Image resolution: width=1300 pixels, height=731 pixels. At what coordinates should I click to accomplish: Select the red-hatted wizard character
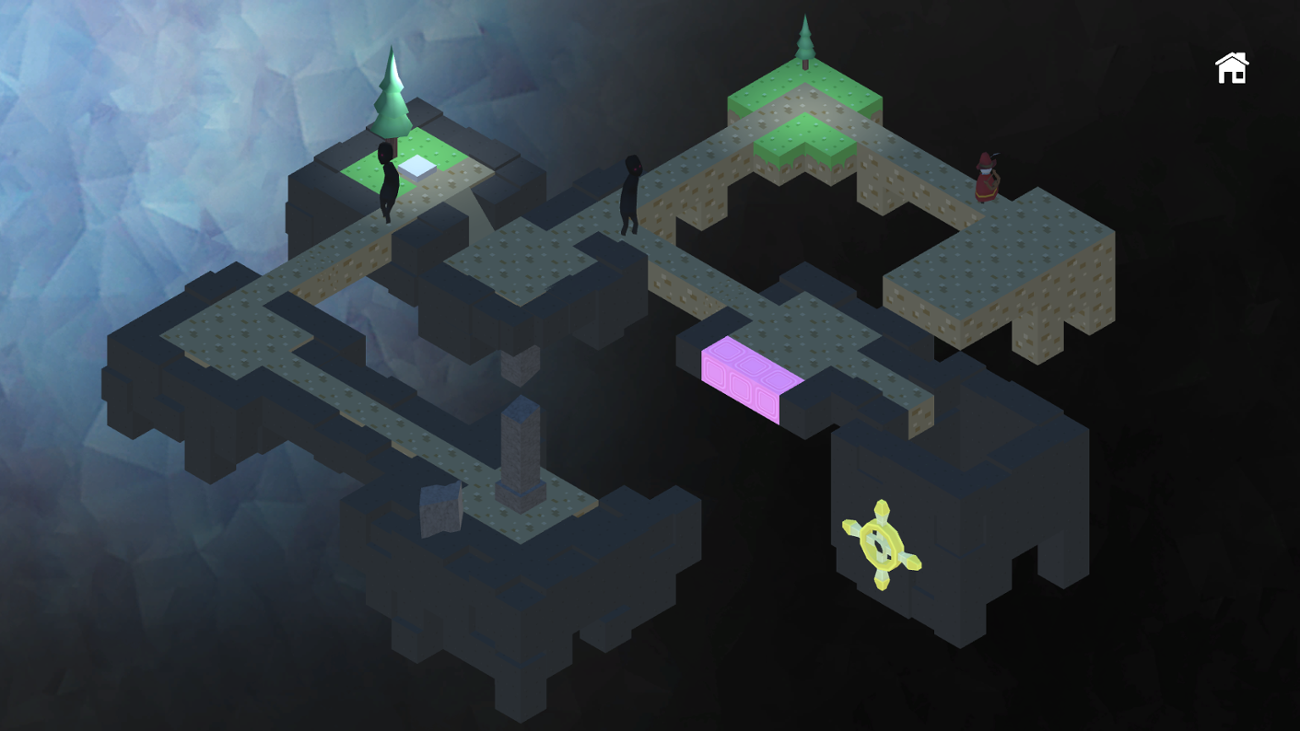click(987, 179)
